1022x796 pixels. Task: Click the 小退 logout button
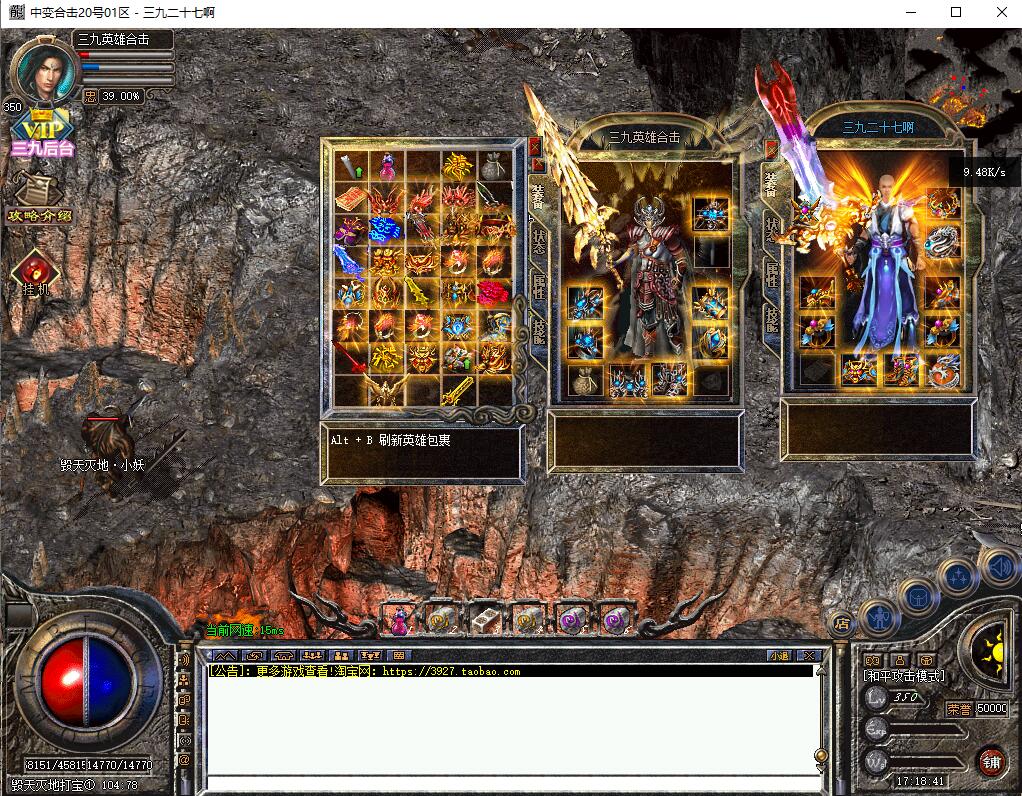(779, 656)
